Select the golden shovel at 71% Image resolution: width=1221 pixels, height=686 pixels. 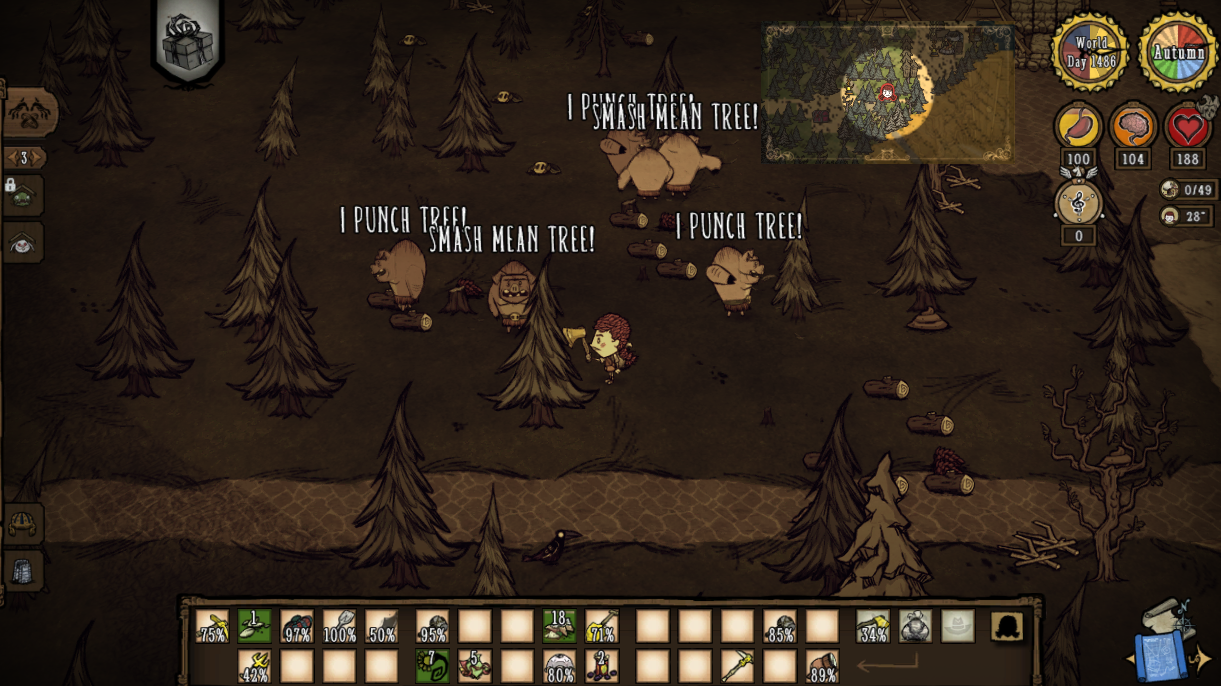coord(601,627)
